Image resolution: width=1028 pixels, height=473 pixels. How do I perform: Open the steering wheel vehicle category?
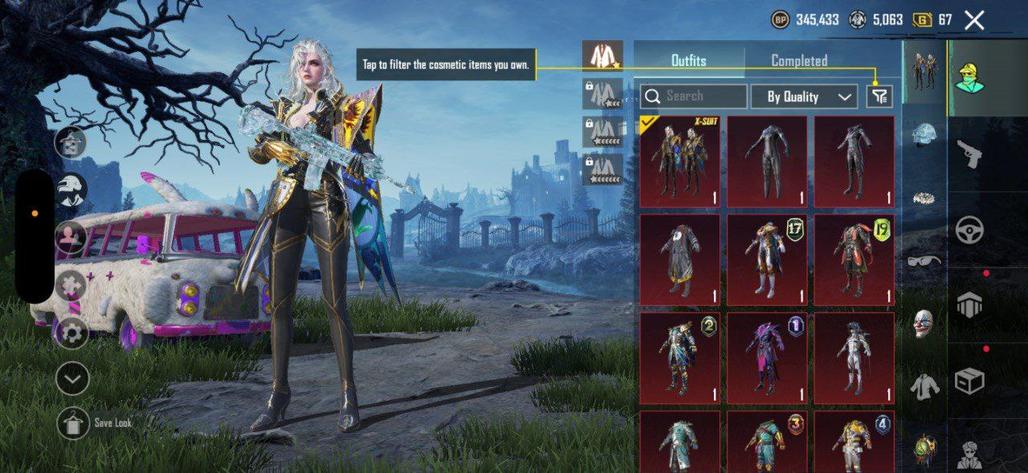coord(969,229)
